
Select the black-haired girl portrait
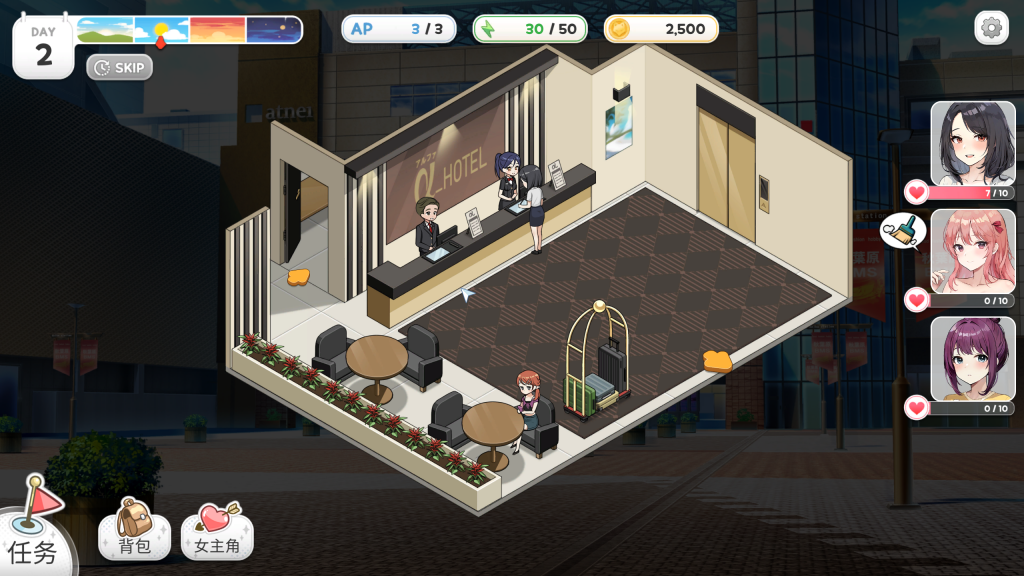tap(972, 144)
